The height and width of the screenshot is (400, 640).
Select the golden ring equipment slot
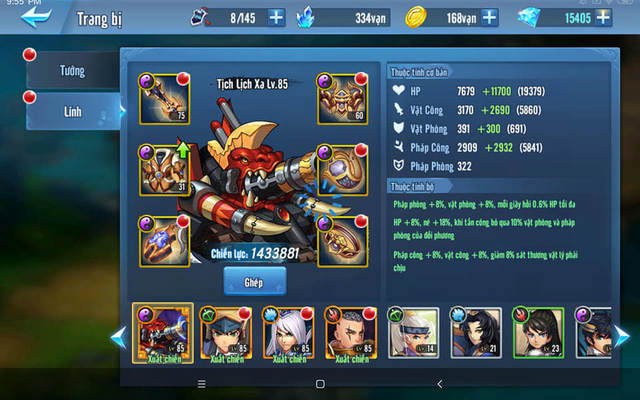(x=342, y=241)
